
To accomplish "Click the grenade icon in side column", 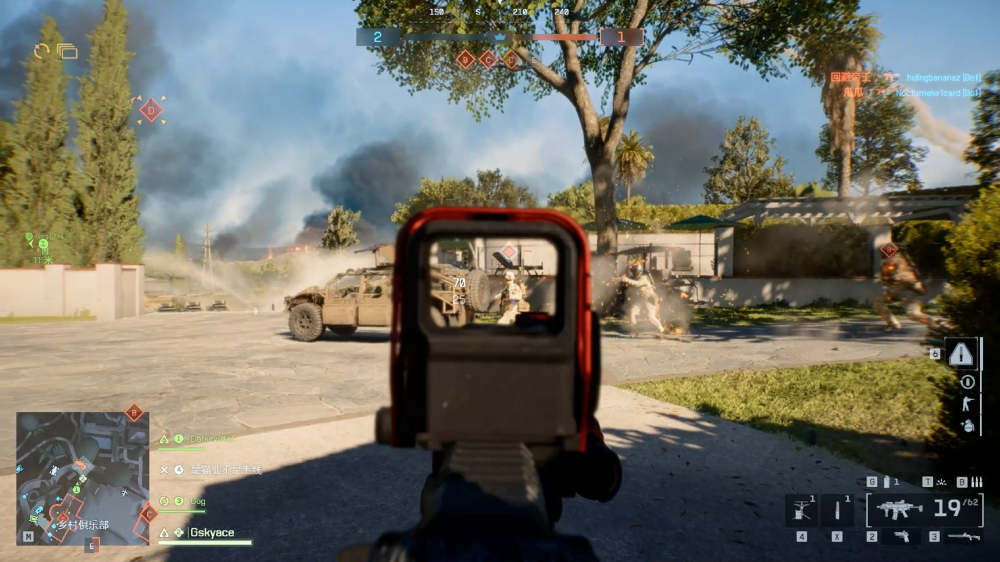I will coord(966,425).
